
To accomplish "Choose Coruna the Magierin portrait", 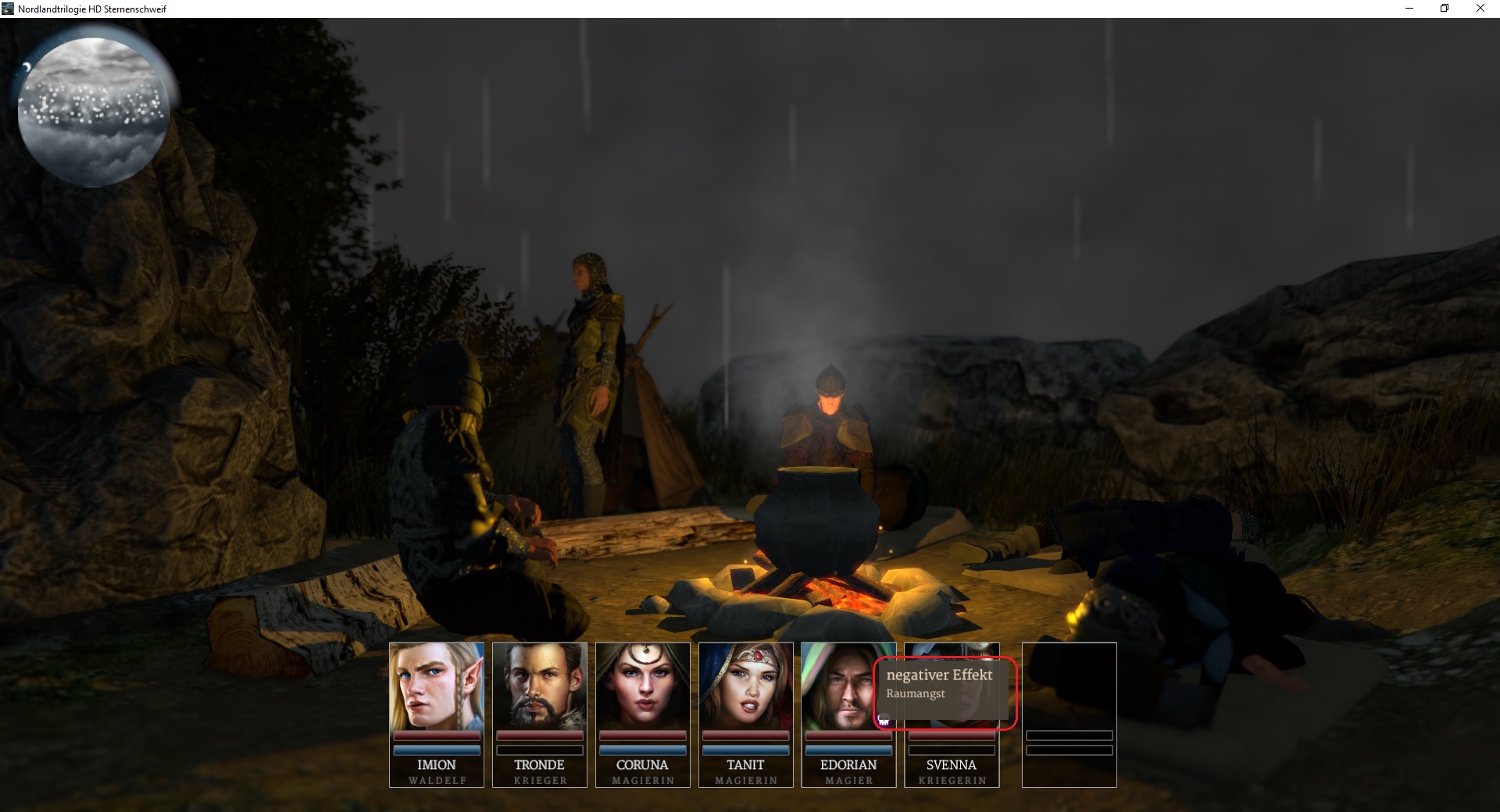I will [642, 686].
